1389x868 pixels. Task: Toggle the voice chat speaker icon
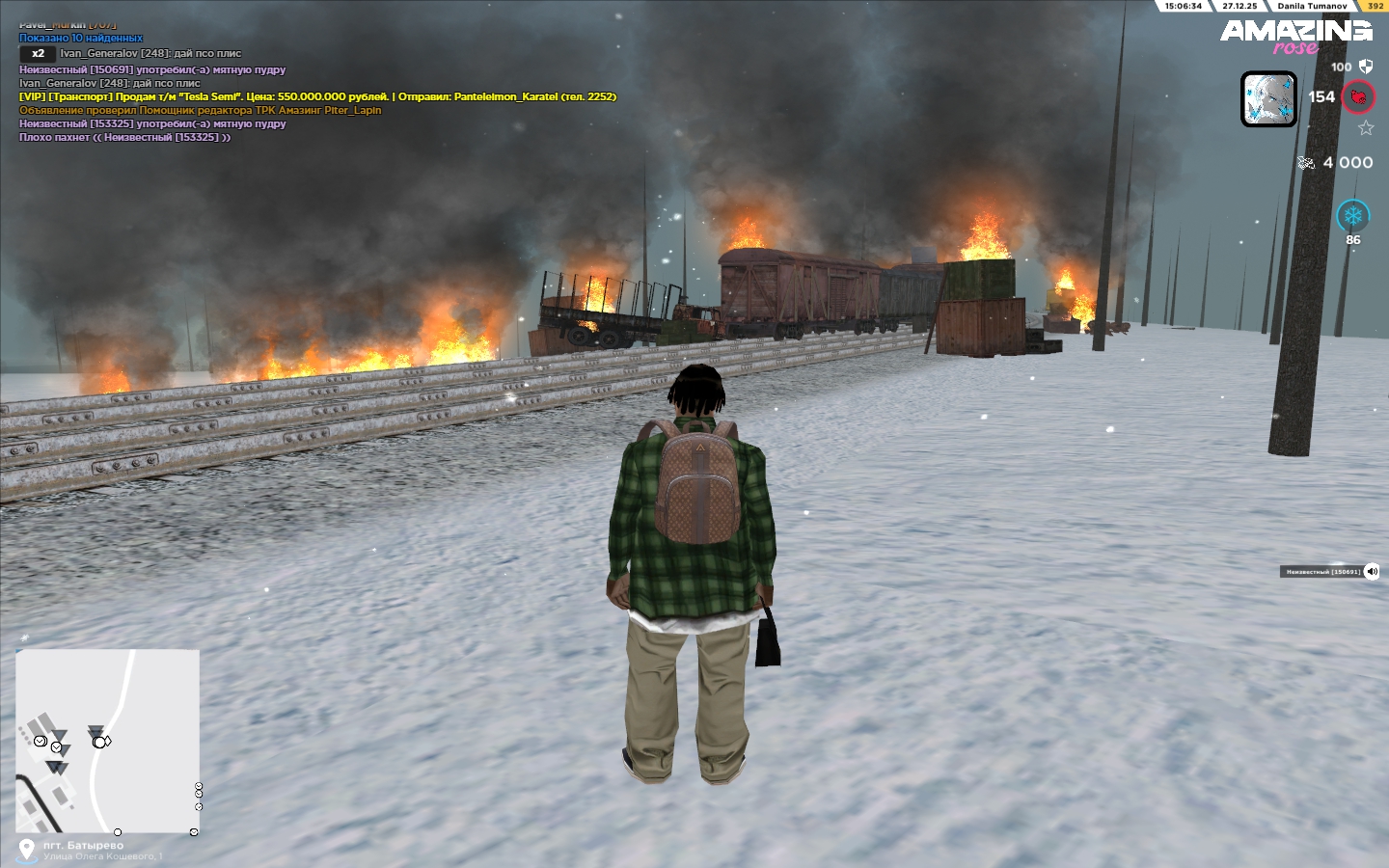click(1372, 572)
